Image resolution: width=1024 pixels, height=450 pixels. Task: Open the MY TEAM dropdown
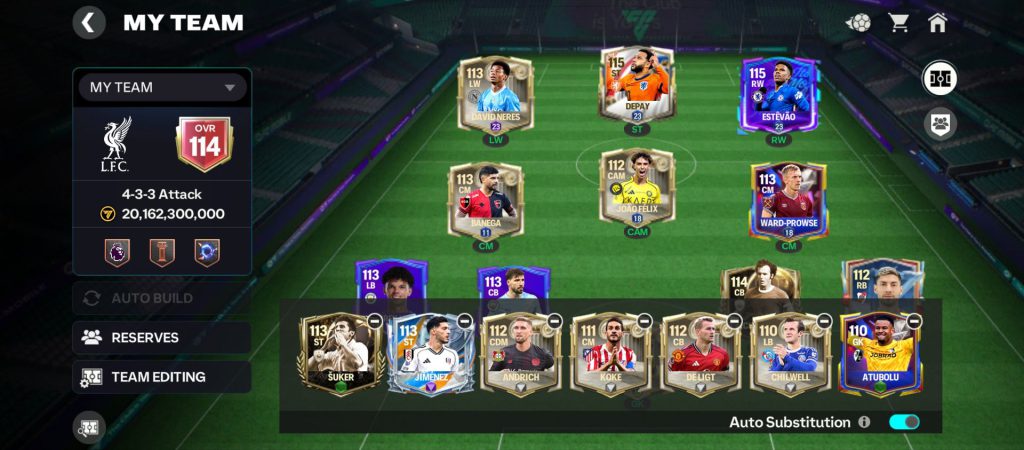(x=161, y=87)
